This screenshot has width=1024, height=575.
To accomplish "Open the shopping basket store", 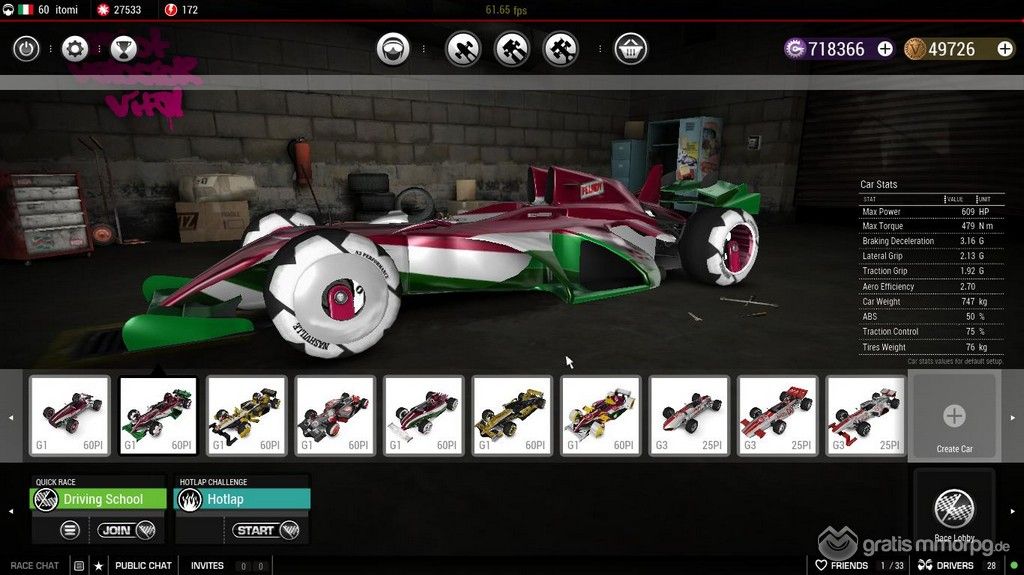I will click(630, 48).
